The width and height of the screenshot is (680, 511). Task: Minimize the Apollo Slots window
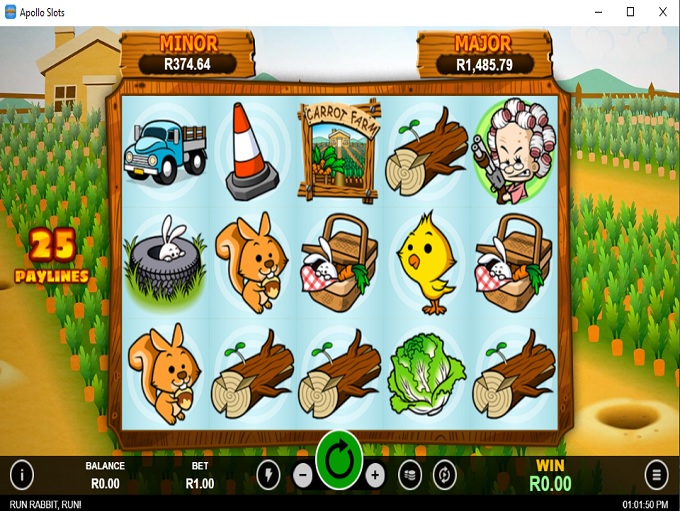coord(598,11)
